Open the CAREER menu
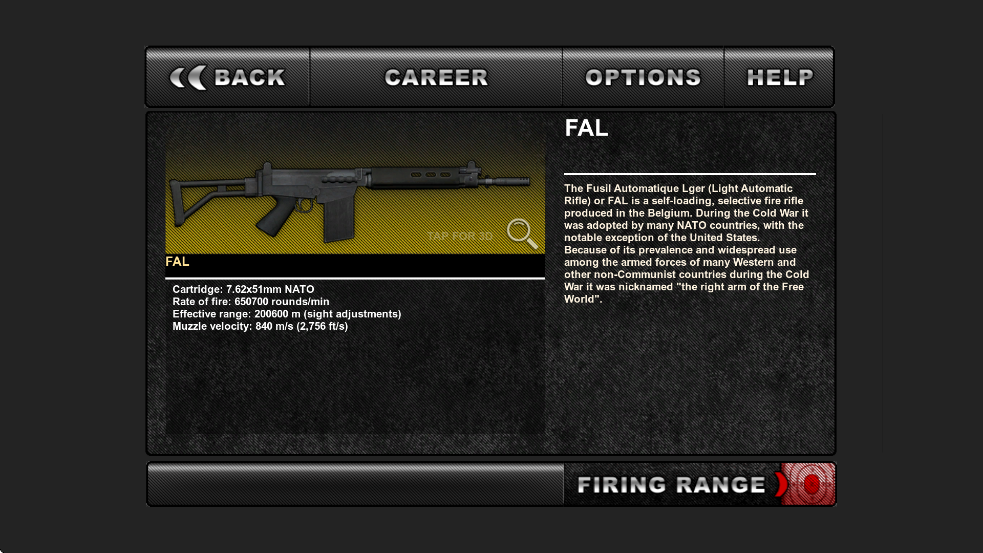The width and height of the screenshot is (983, 553). click(436, 78)
